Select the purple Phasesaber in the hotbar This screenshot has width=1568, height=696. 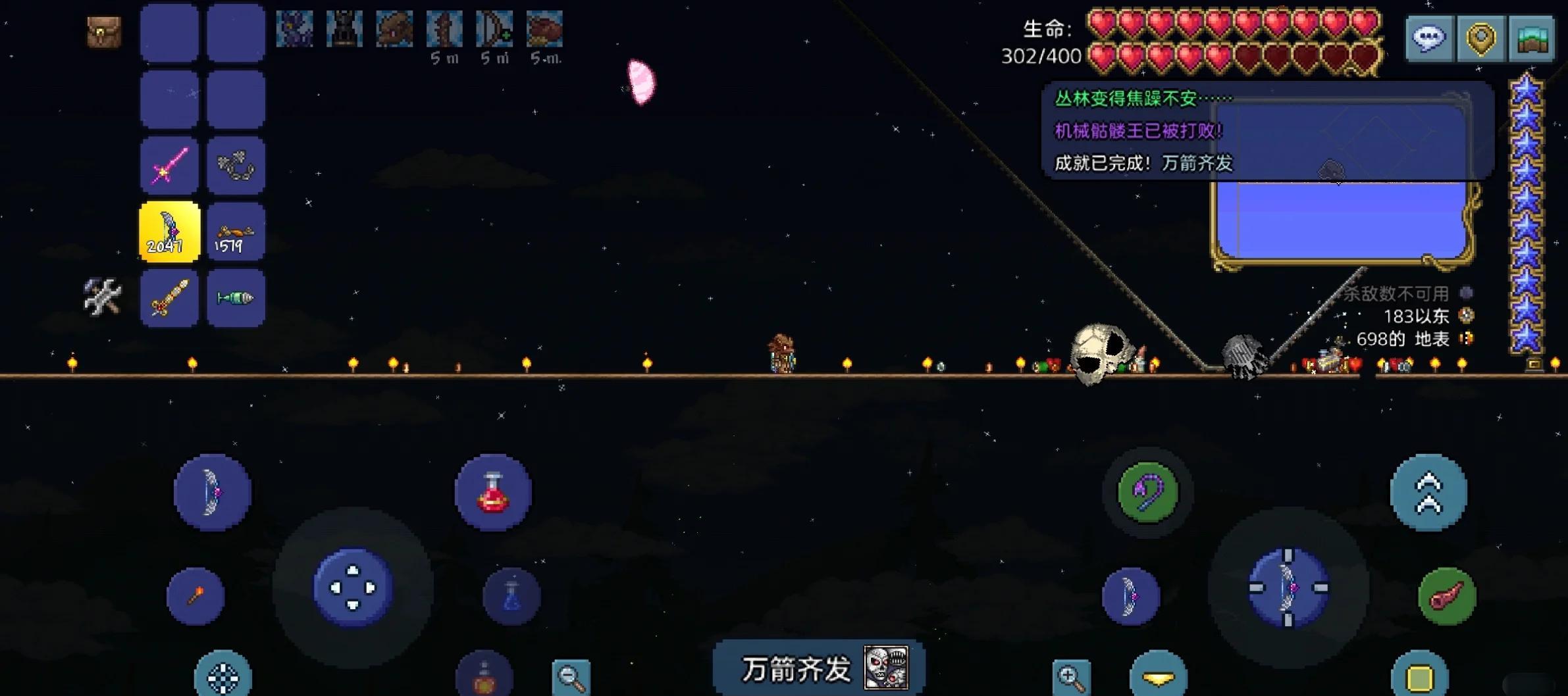(x=169, y=164)
